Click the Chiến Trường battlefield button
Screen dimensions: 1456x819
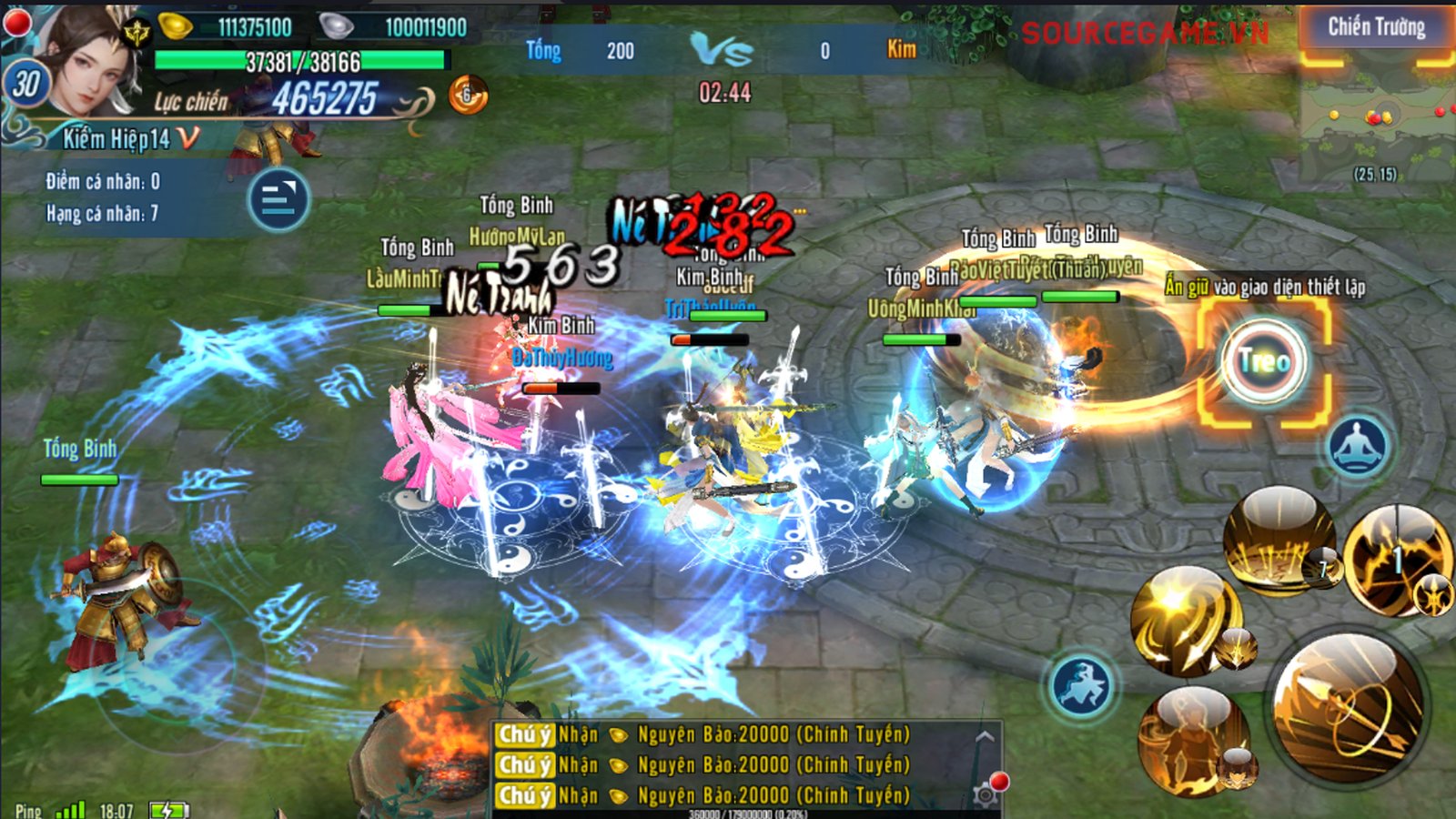tap(1376, 28)
